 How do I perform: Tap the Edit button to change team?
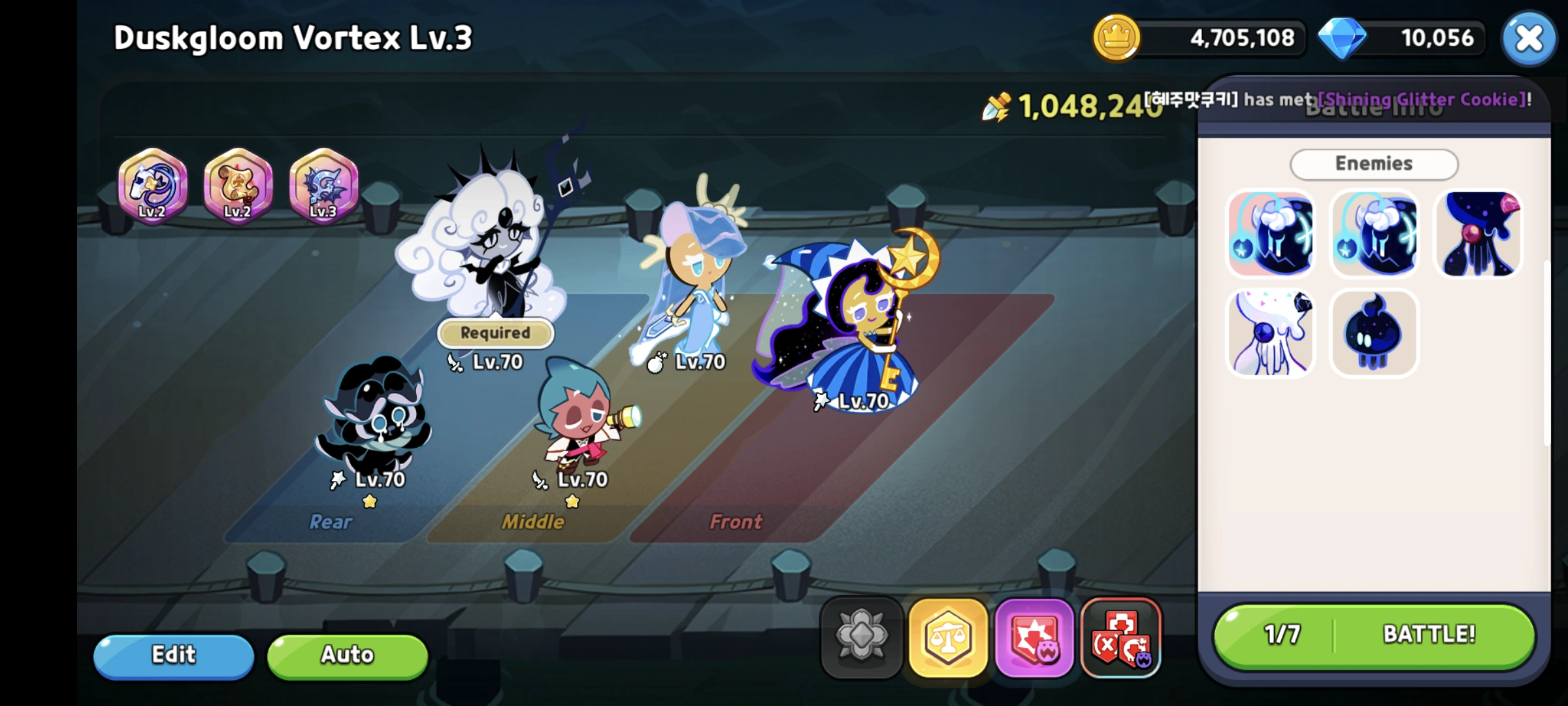pos(174,655)
